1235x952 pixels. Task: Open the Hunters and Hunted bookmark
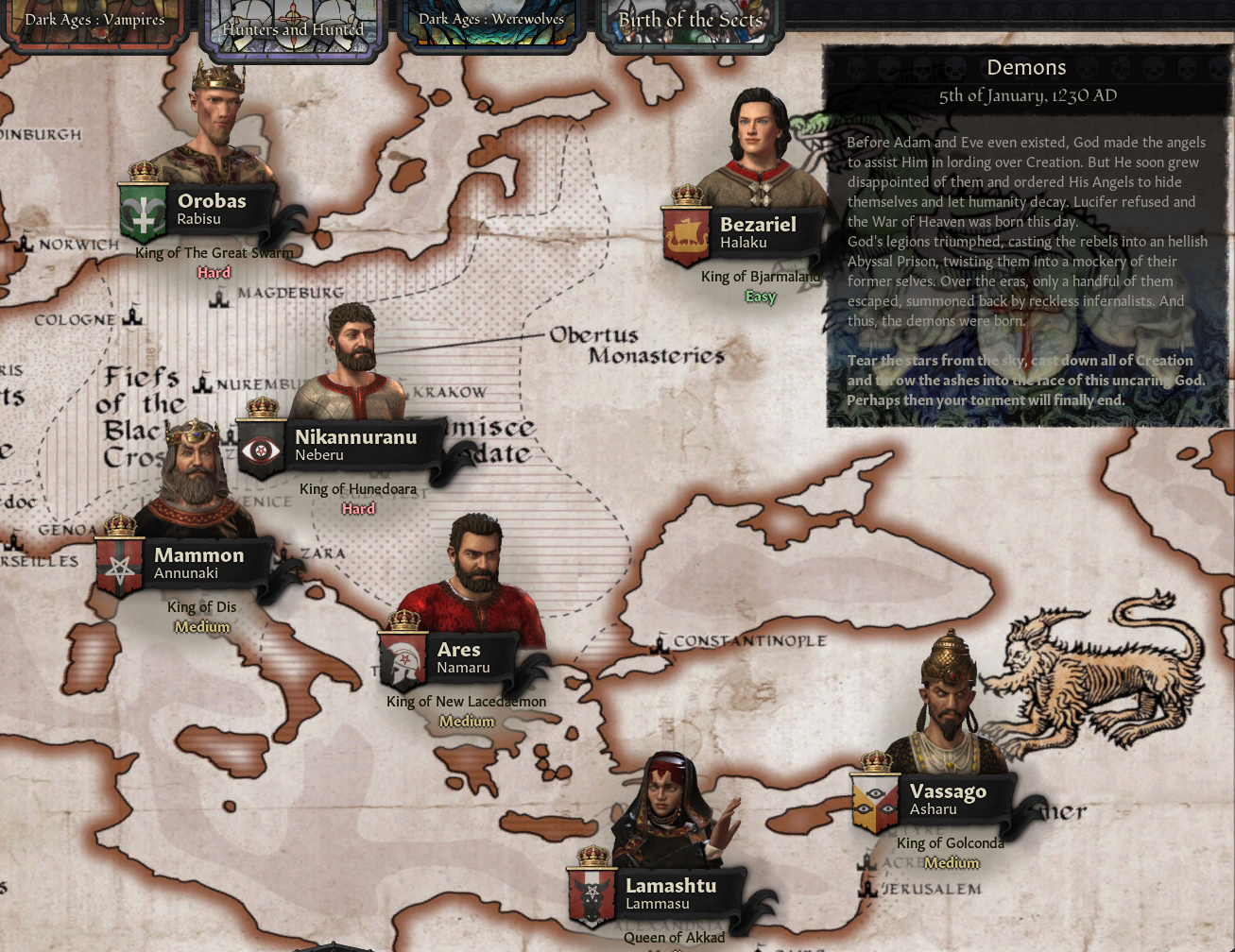pyautogui.click(x=291, y=29)
